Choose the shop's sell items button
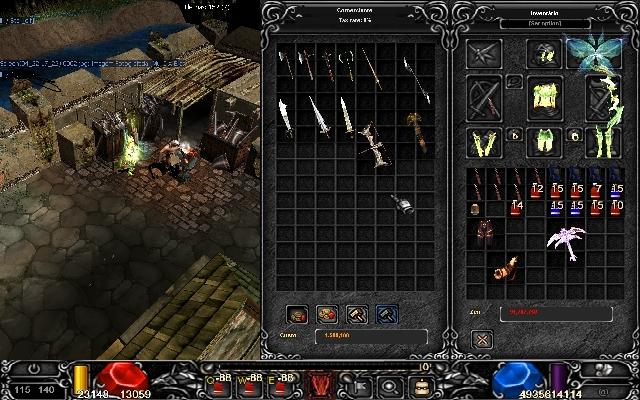 [327, 314]
